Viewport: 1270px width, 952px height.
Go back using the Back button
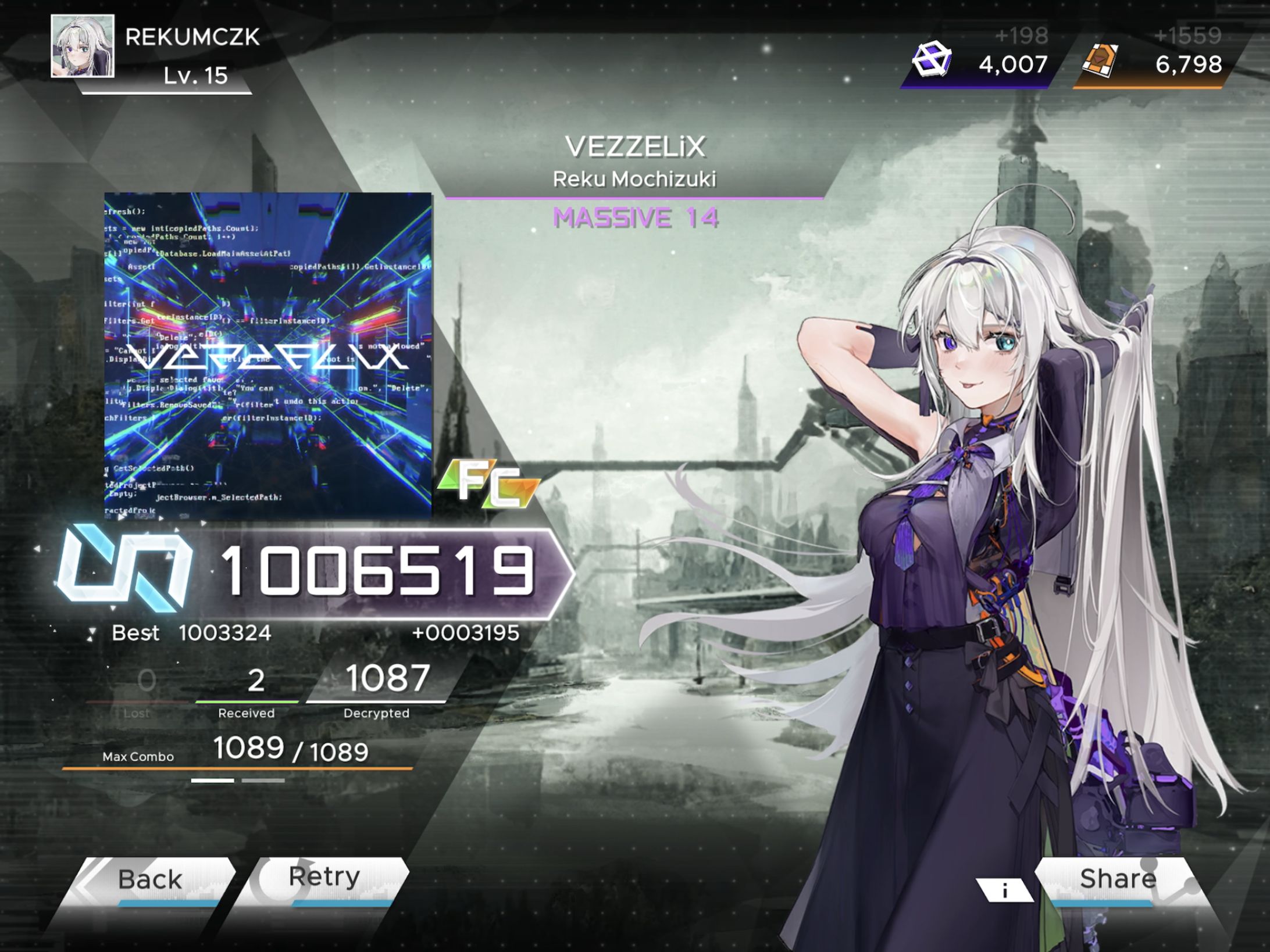[150, 880]
